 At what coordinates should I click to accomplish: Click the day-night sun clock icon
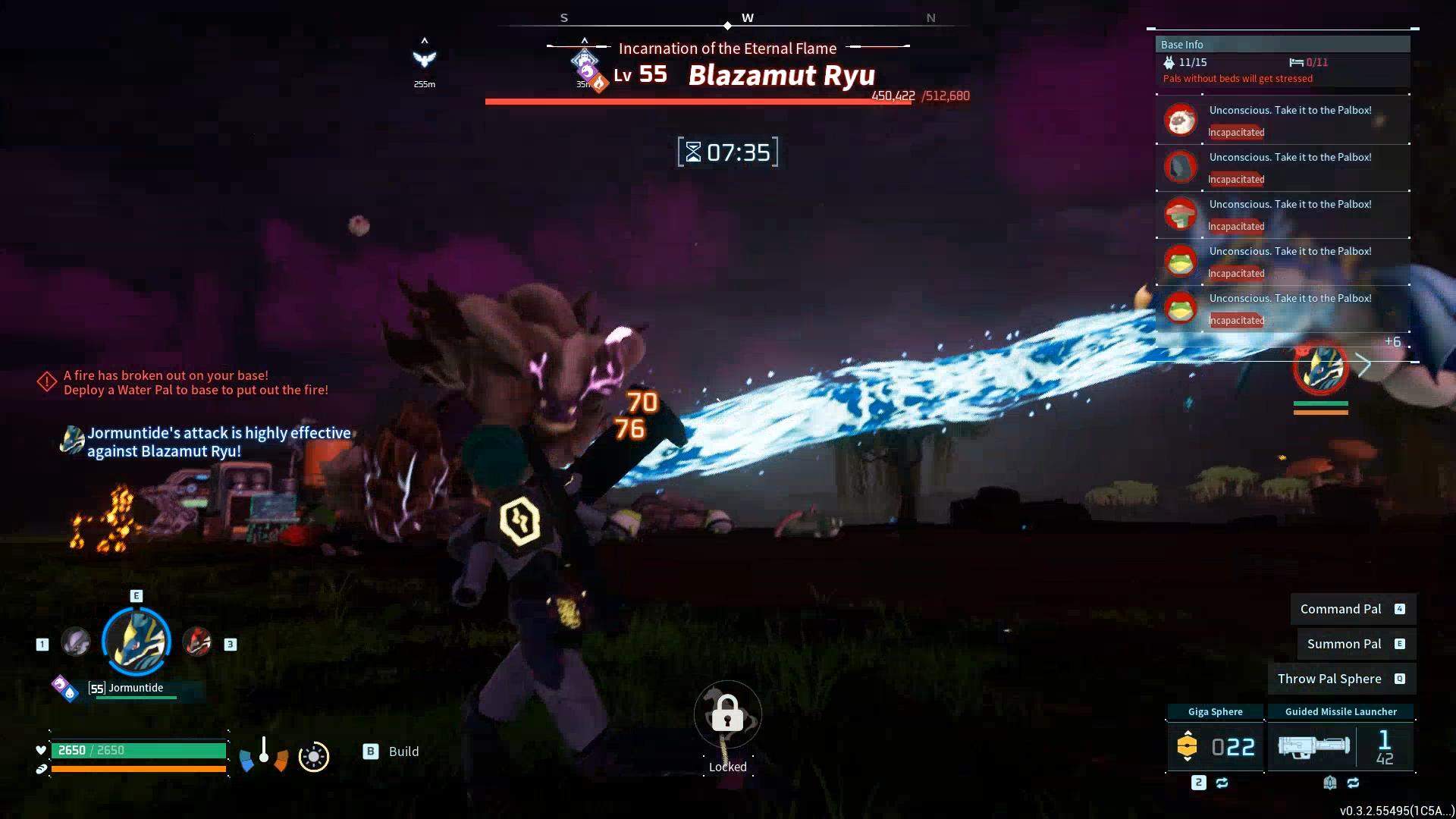(x=314, y=757)
